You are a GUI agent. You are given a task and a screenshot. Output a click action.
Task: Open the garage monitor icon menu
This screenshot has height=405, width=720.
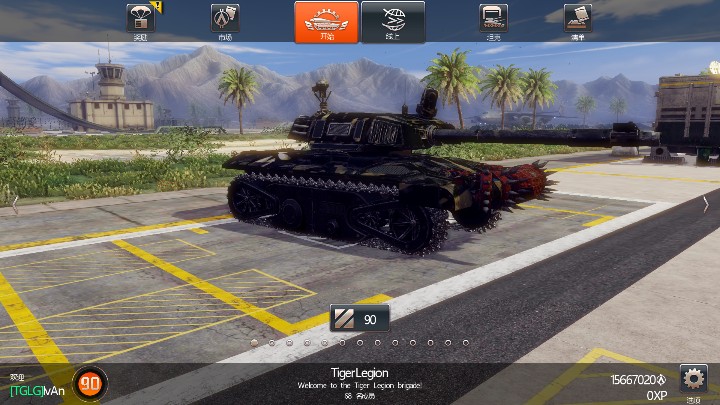click(x=493, y=19)
